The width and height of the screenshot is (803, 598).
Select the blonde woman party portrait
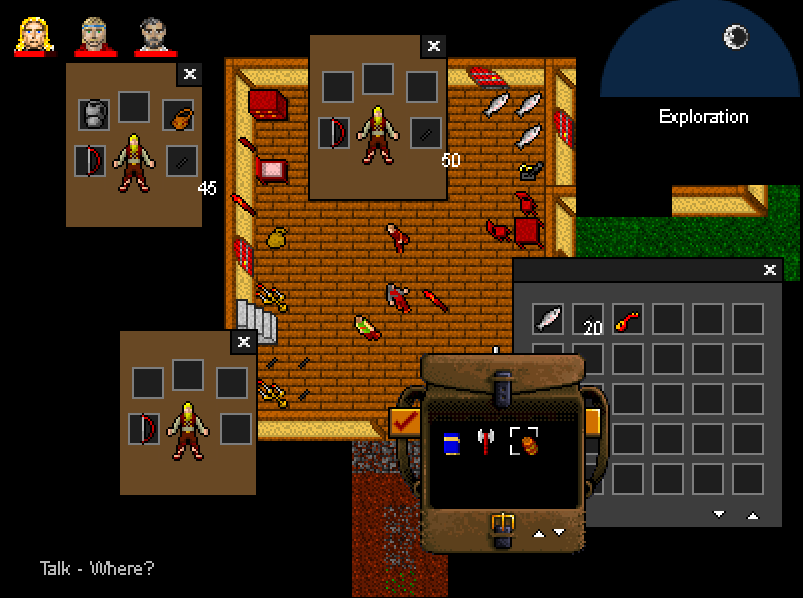34,36
